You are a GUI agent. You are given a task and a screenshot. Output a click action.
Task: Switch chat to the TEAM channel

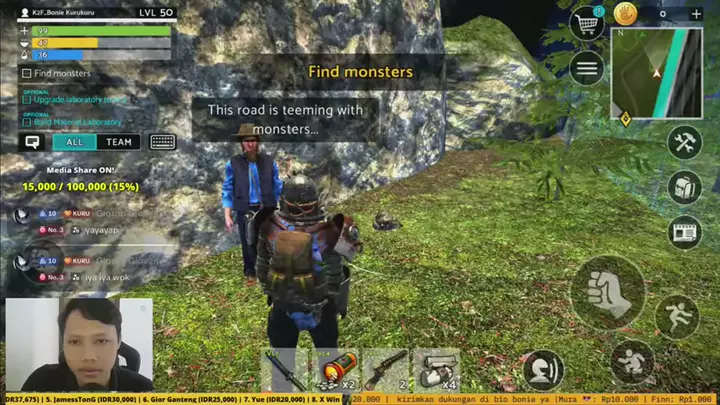pyautogui.click(x=119, y=142)
